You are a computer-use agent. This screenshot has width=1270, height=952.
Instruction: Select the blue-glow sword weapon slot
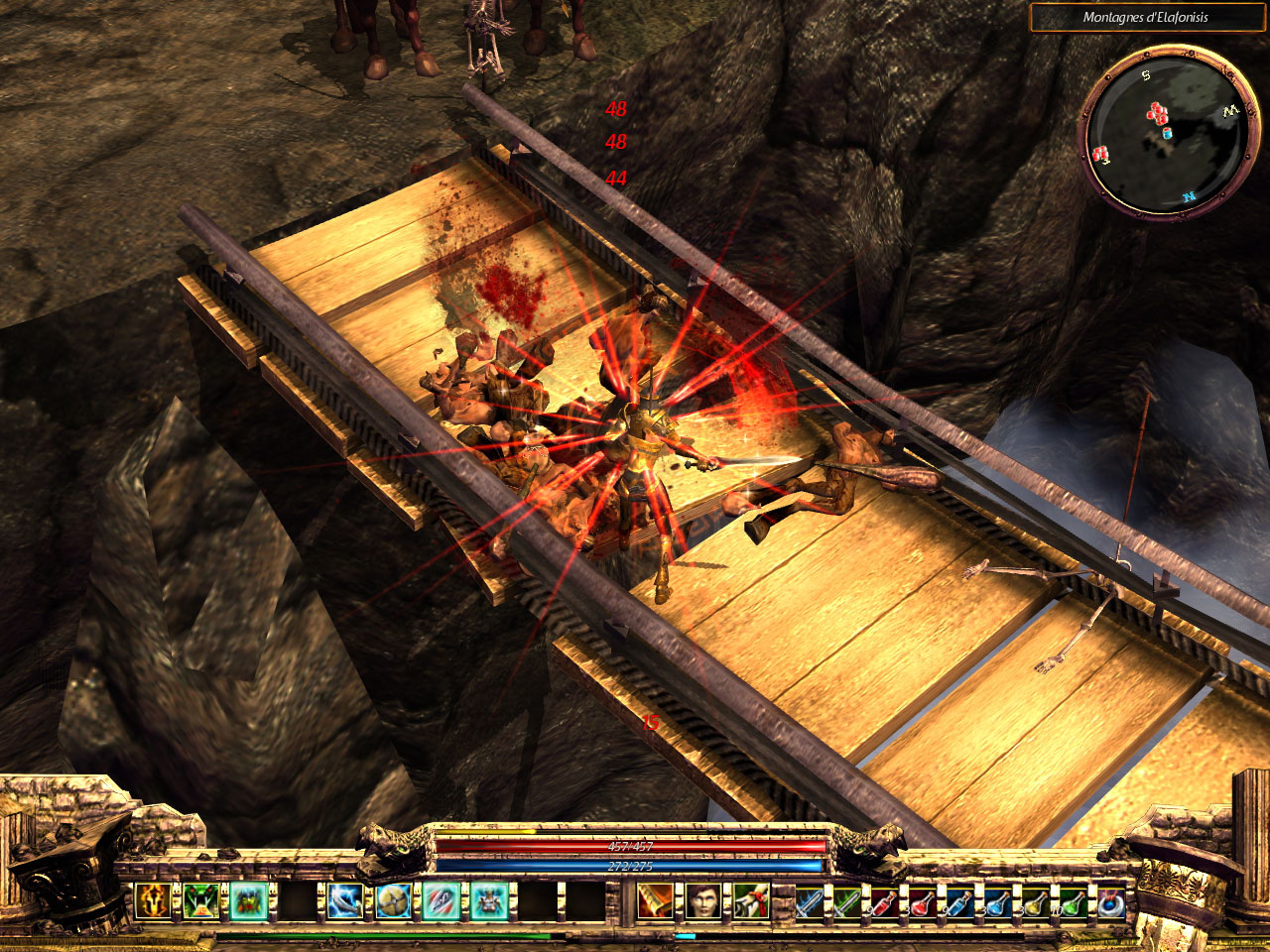pos(811,902)
